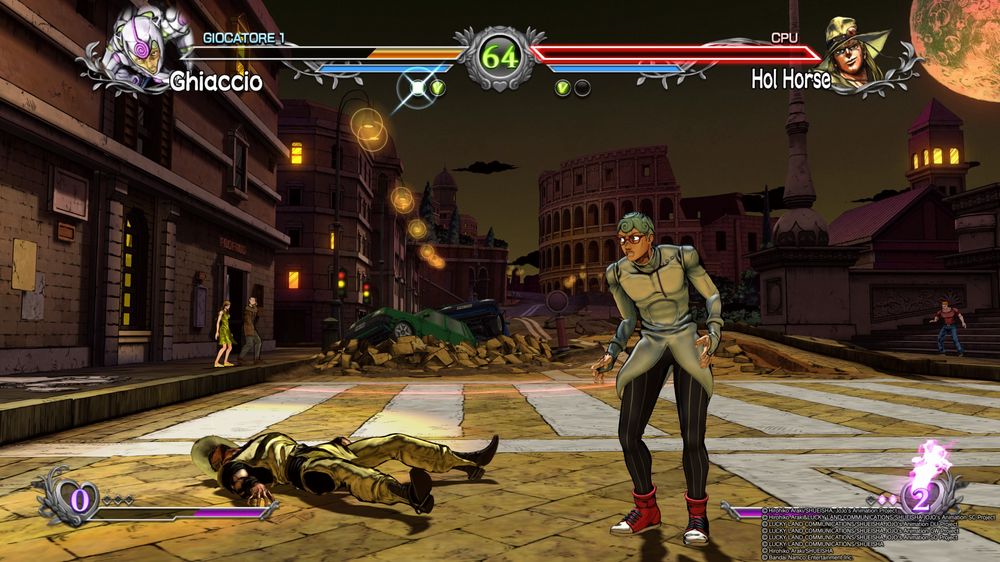Select the CPU's empty round marker

[x=582, y=88]
